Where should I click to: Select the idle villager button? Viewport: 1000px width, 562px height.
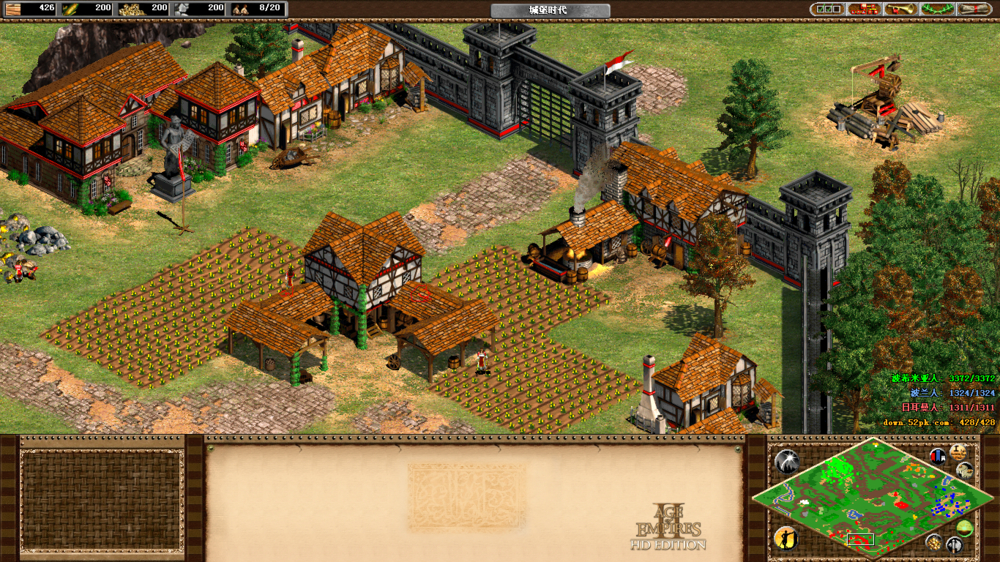(x=786, y=538)
